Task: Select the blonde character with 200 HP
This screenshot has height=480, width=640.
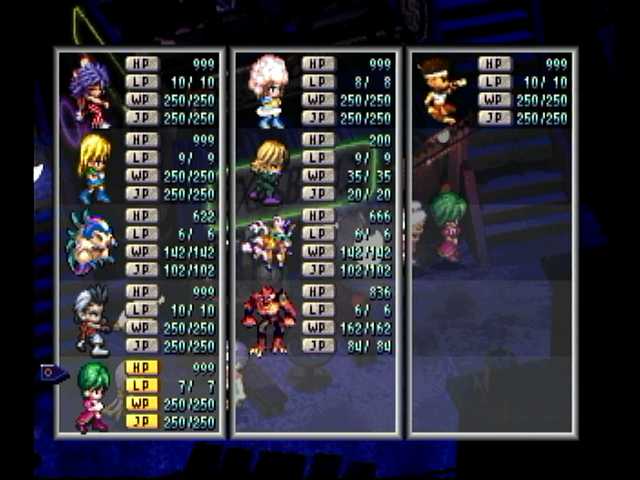Action: pos(268,168)
